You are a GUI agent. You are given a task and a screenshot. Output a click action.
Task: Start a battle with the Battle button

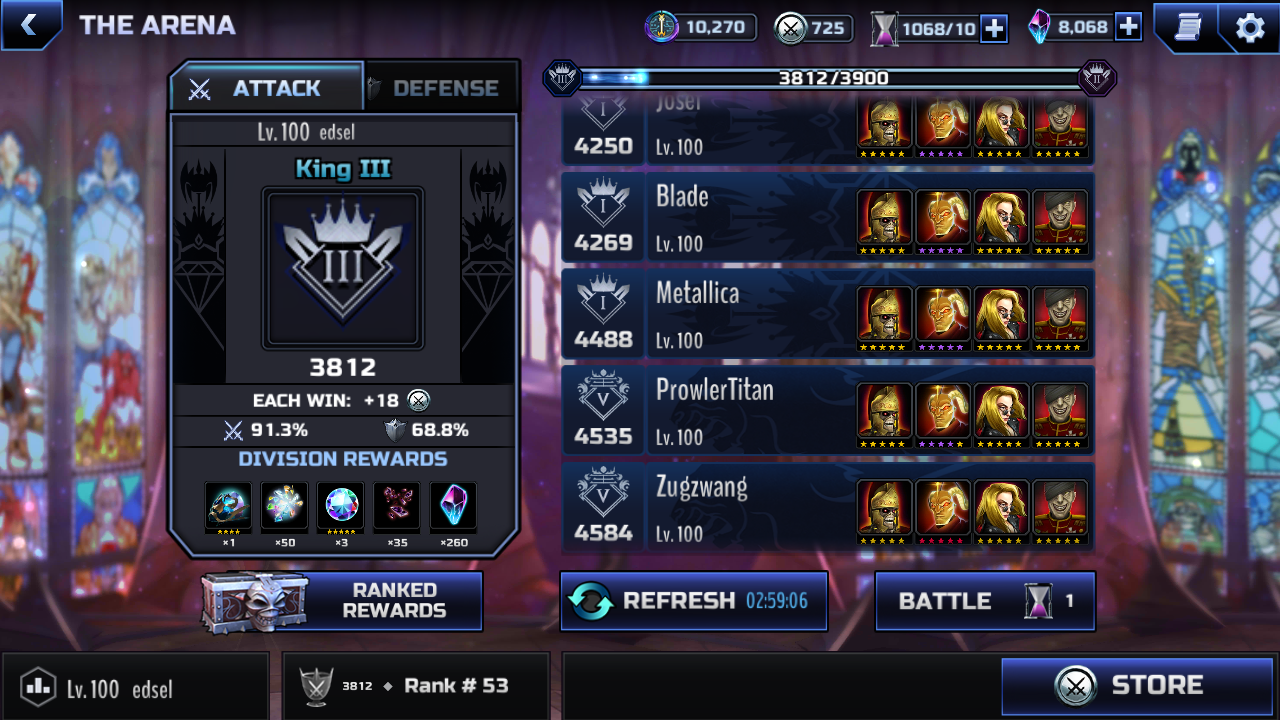click(x=984, y=601)
